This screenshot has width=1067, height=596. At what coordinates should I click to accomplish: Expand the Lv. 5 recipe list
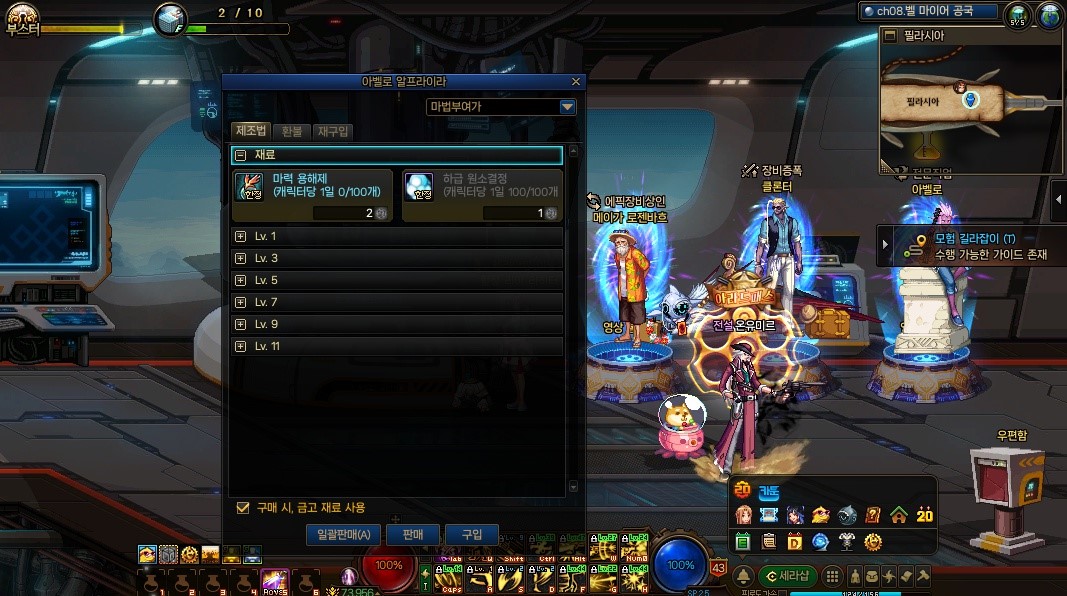coord(240,280)
